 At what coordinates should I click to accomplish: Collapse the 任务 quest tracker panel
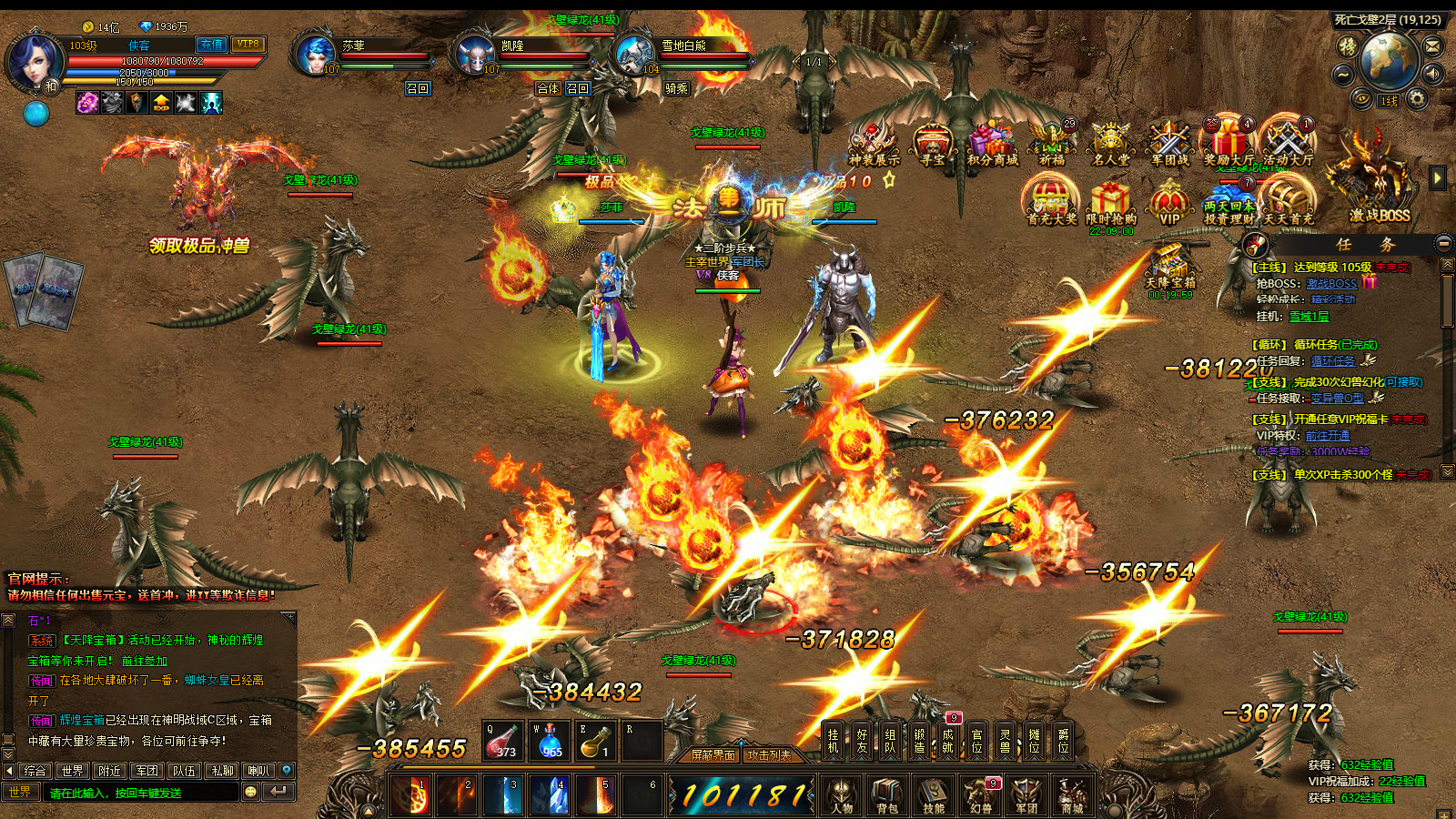[x=1443, y=244]
